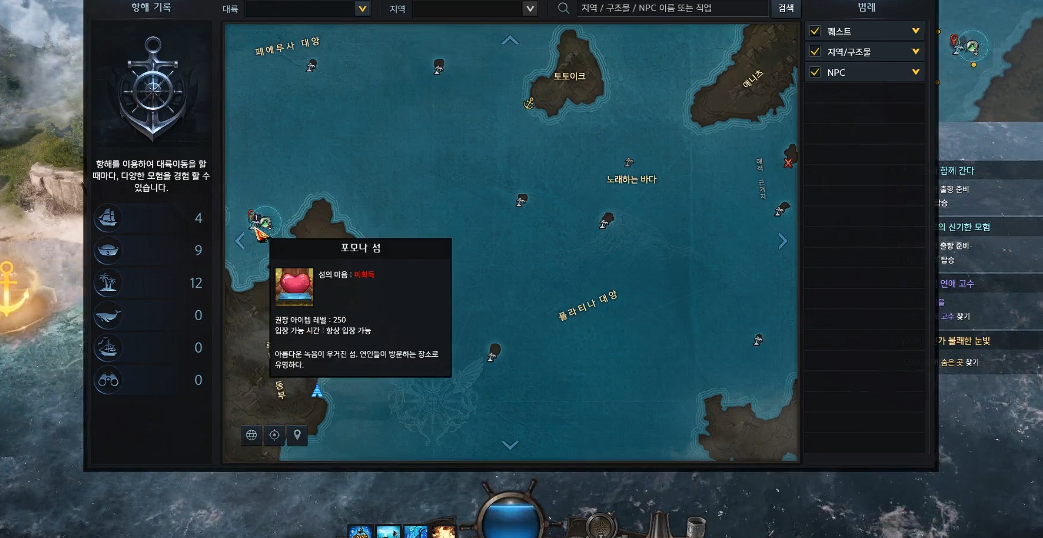Pan the map down with bottom arrow
Viewport: 1043px width, 538px height.
tap(510, 445)
